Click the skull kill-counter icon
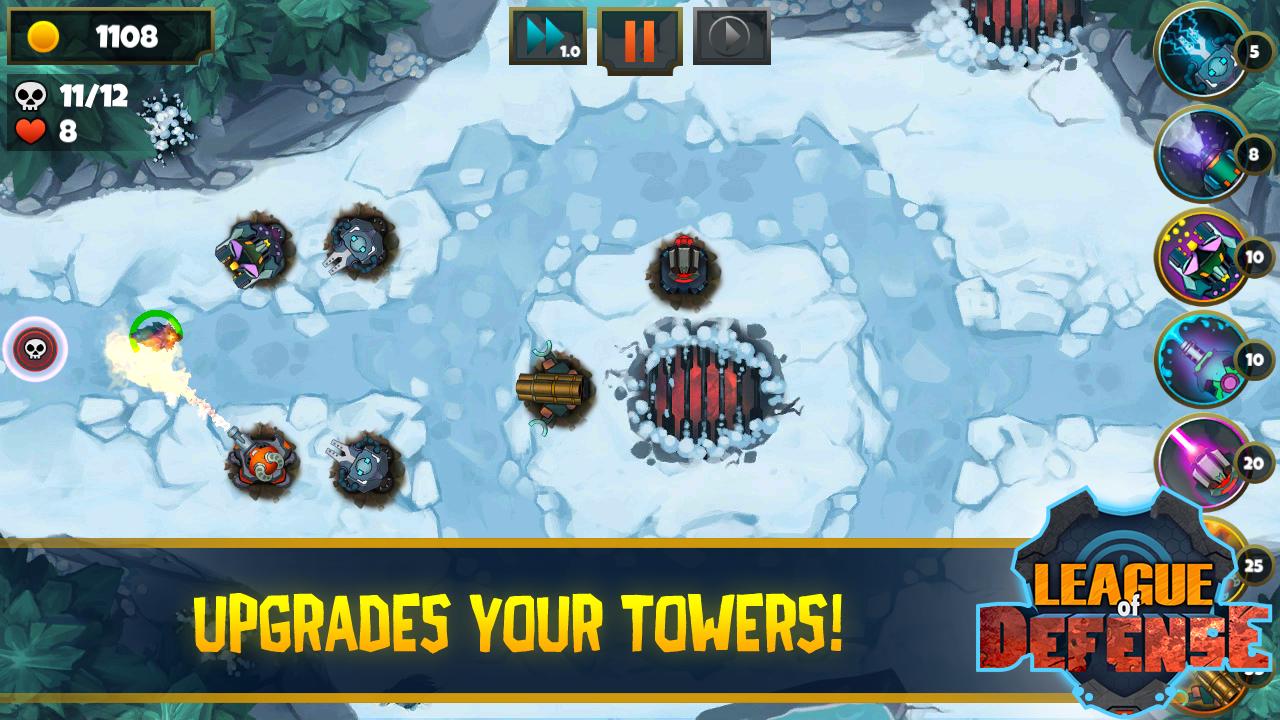This screenshot has width=1280, height=720. (32, 97)
